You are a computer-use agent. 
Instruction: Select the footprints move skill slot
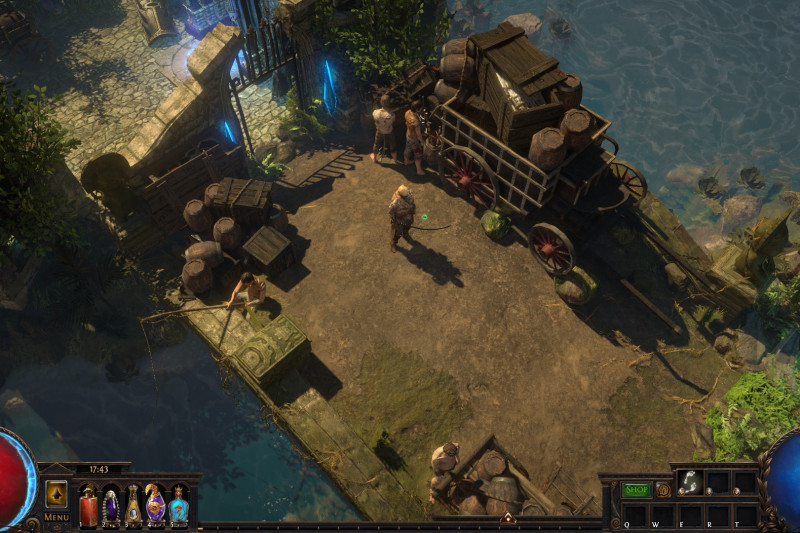(689, 482)
